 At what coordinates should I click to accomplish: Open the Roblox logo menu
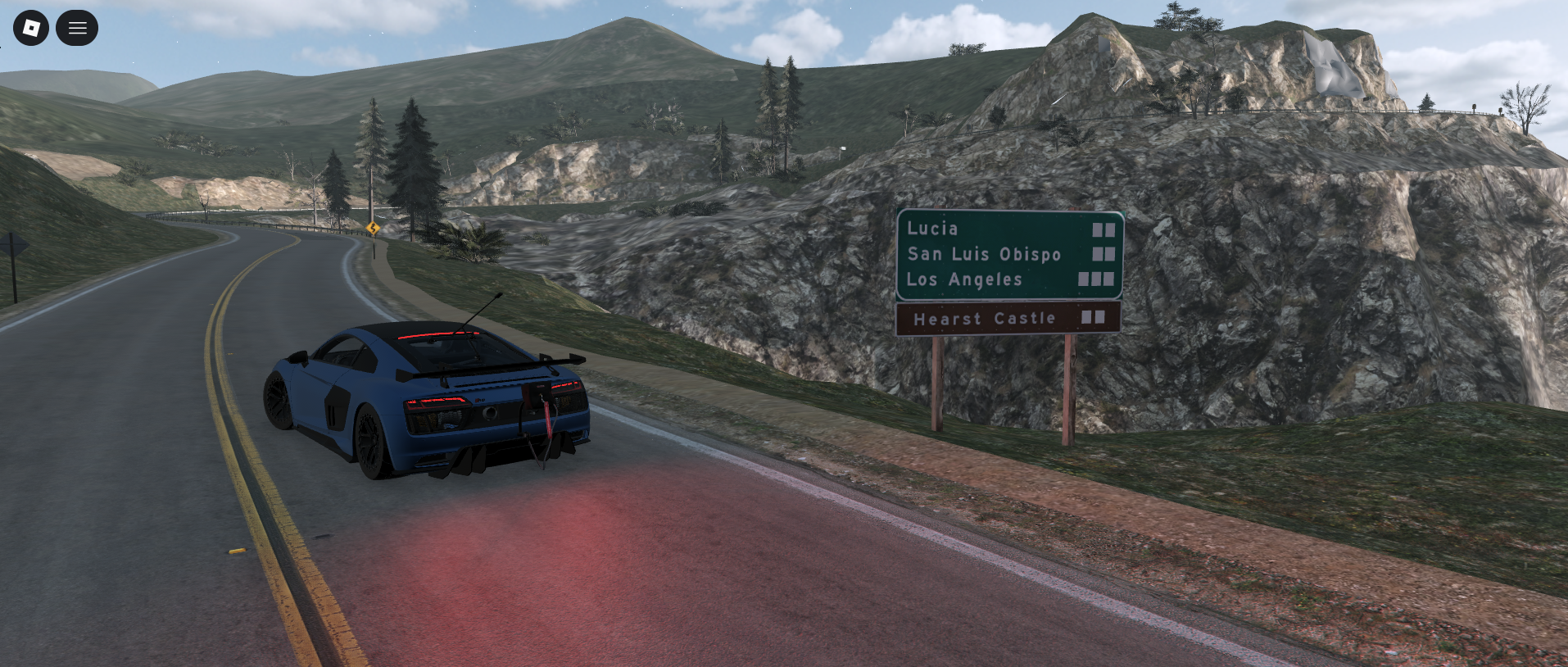click(x=31, y=29)
